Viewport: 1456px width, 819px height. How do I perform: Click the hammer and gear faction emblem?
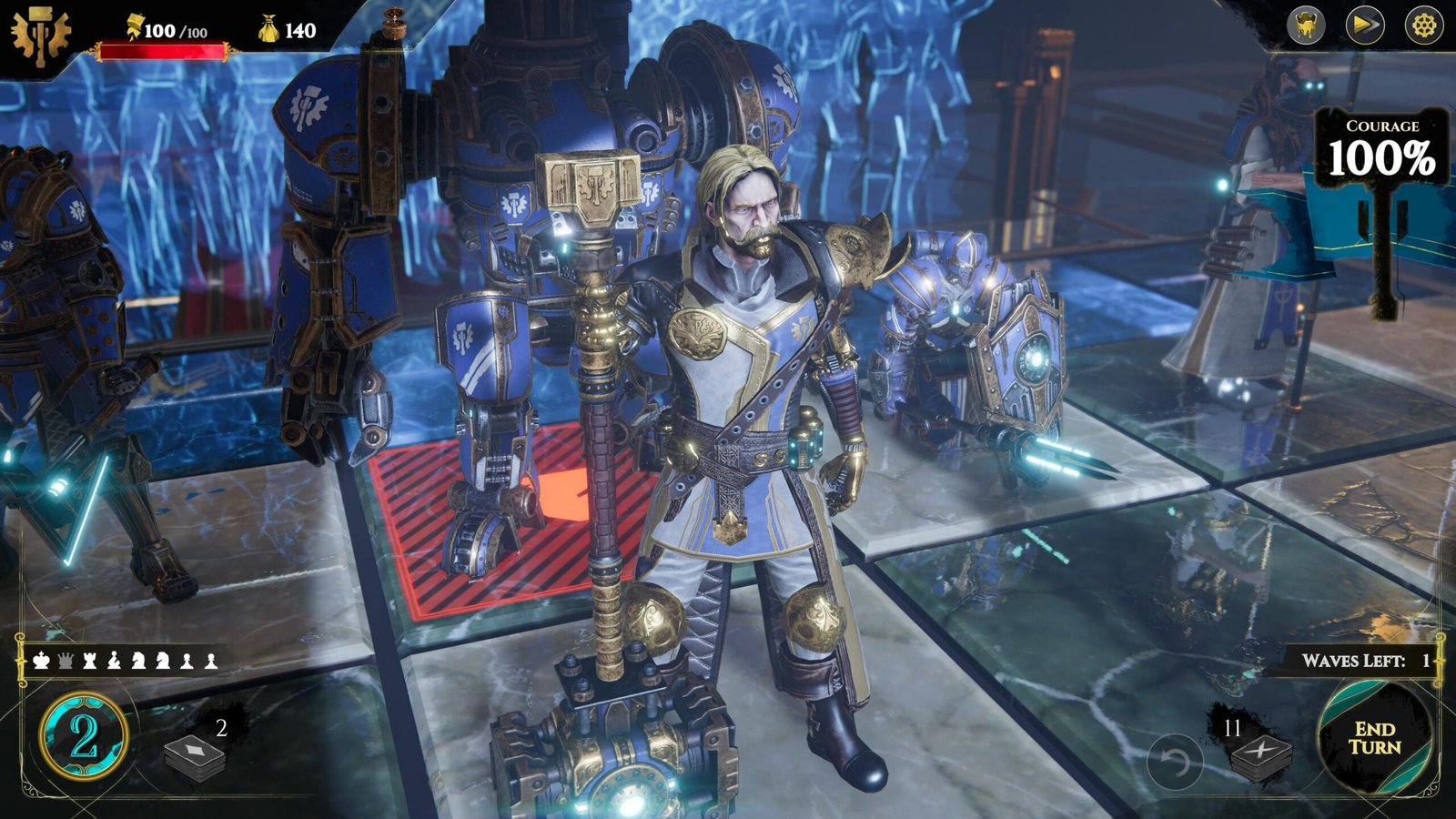click(39, 36)
